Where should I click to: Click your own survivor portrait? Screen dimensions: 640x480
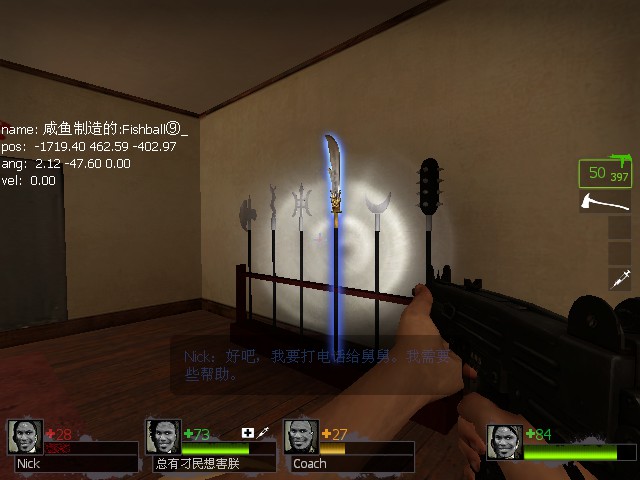coord(505,442)
